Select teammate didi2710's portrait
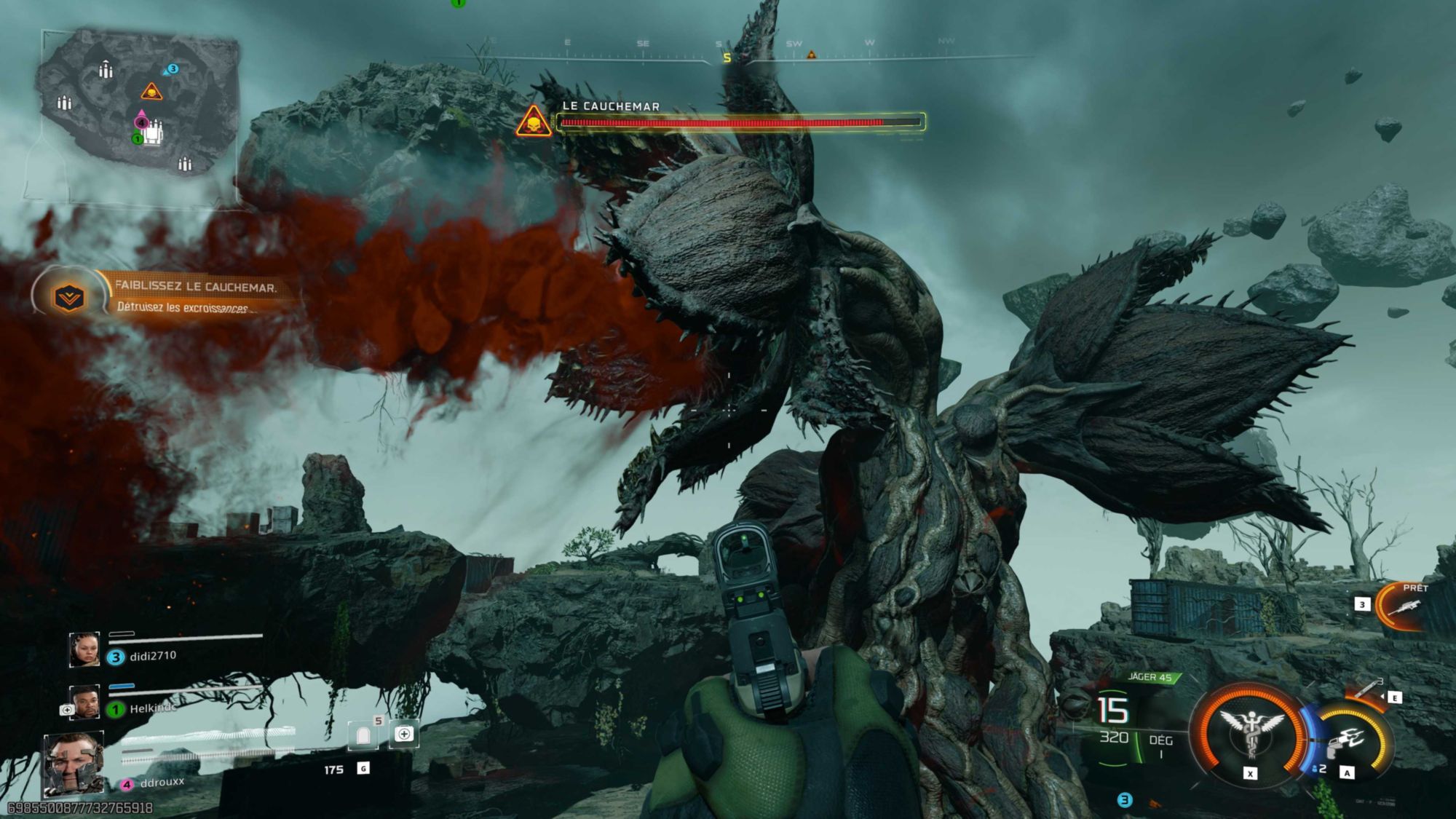 click(x=84, y=649)
